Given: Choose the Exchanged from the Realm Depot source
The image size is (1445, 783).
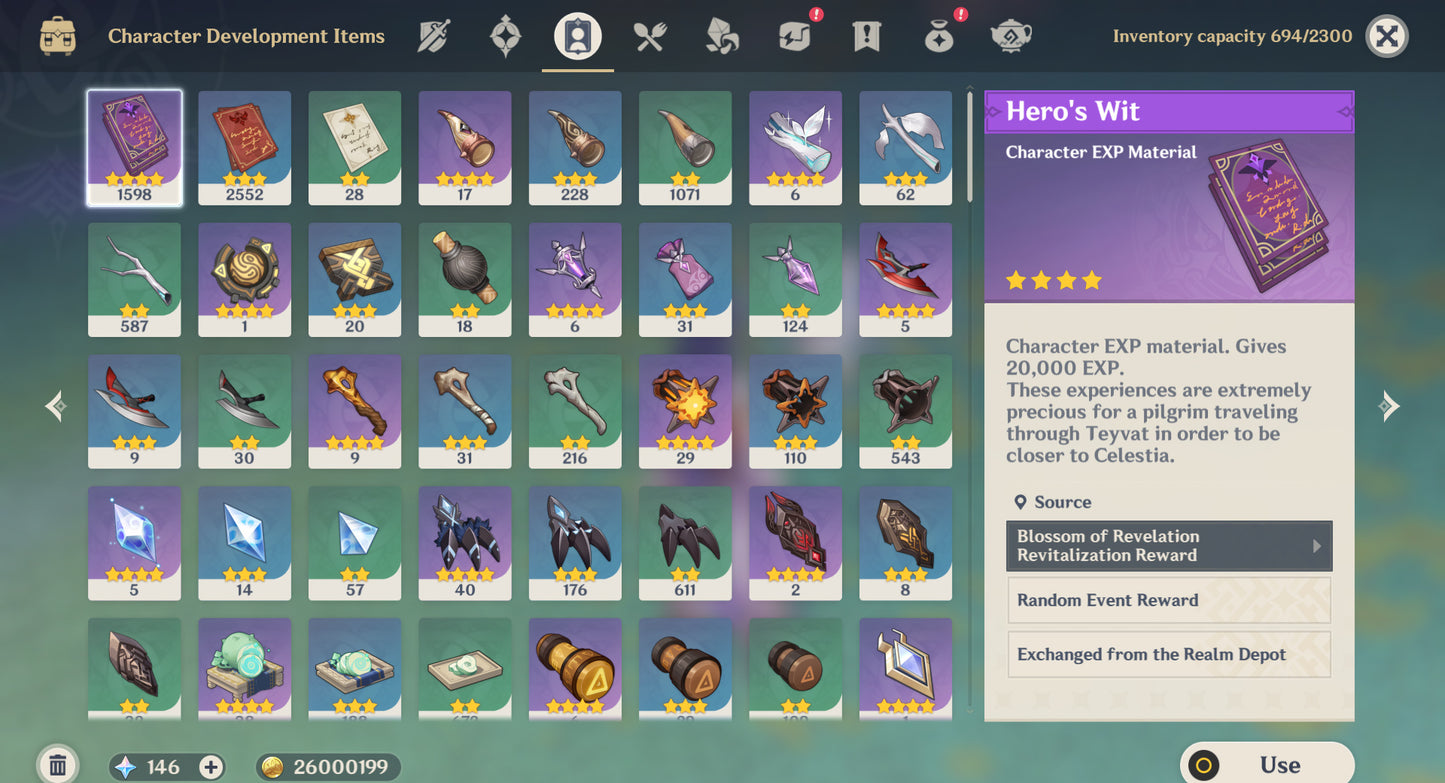Looking at the screenshot, I should 1168,655.
